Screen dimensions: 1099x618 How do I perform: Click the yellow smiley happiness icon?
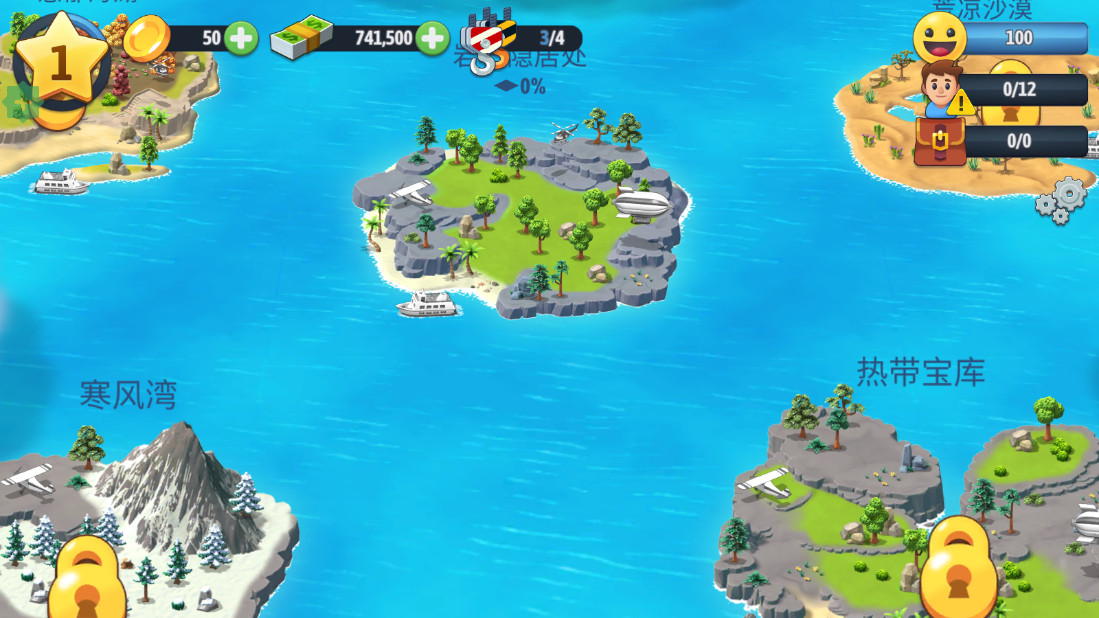[940, 38]
